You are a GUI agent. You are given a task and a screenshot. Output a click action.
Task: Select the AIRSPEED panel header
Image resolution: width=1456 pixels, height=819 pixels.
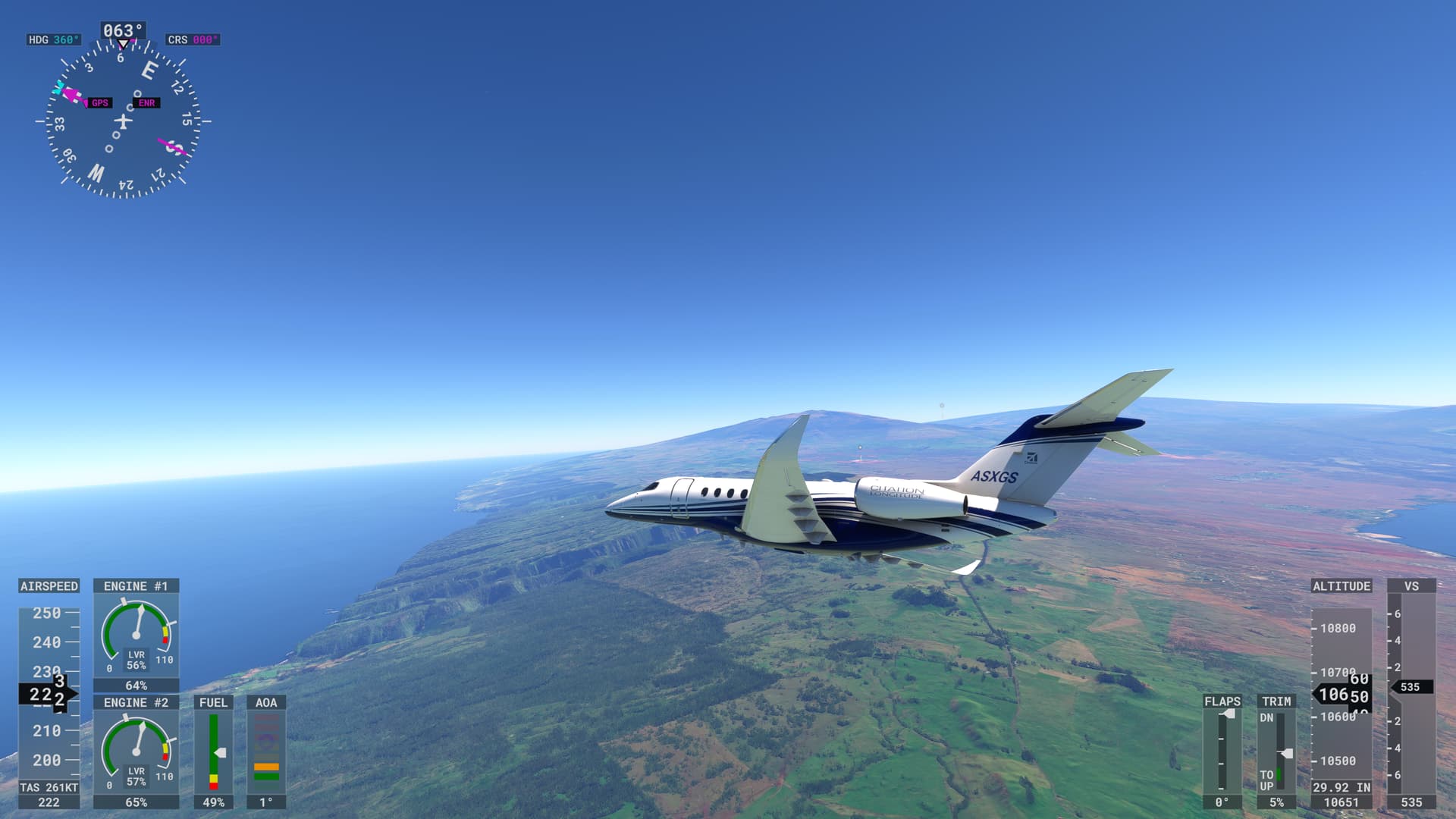click(x=48, y=586)
